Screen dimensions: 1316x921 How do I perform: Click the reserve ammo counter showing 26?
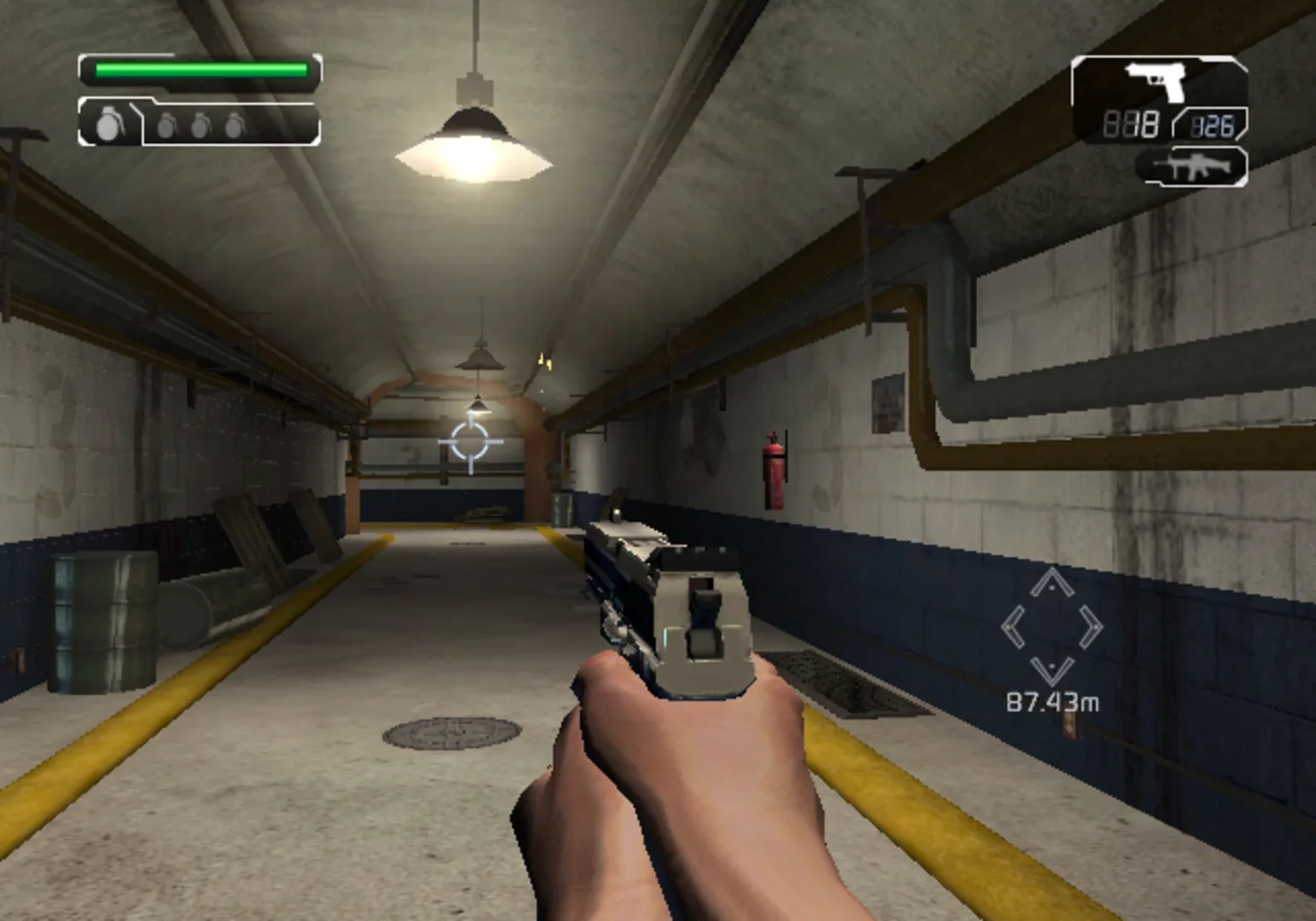click(x=1215, y=126)
